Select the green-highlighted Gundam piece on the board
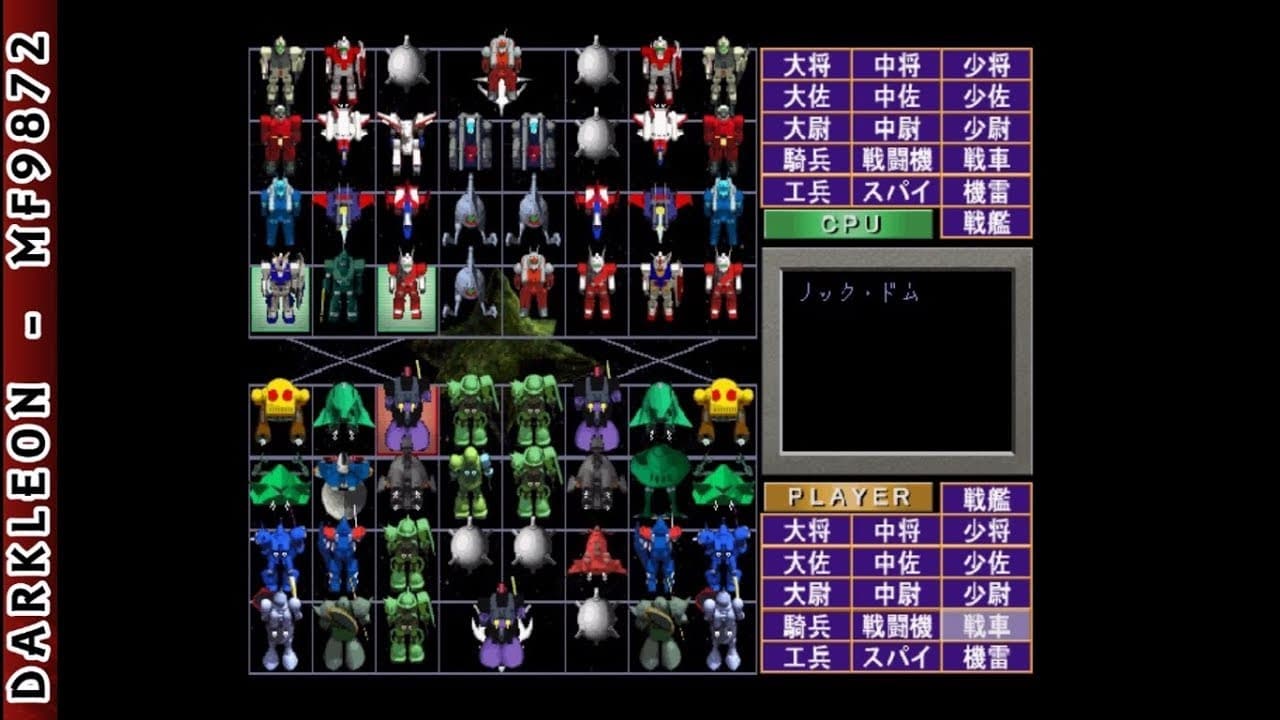Screen dimensions: 1280x720 (280, 293)
